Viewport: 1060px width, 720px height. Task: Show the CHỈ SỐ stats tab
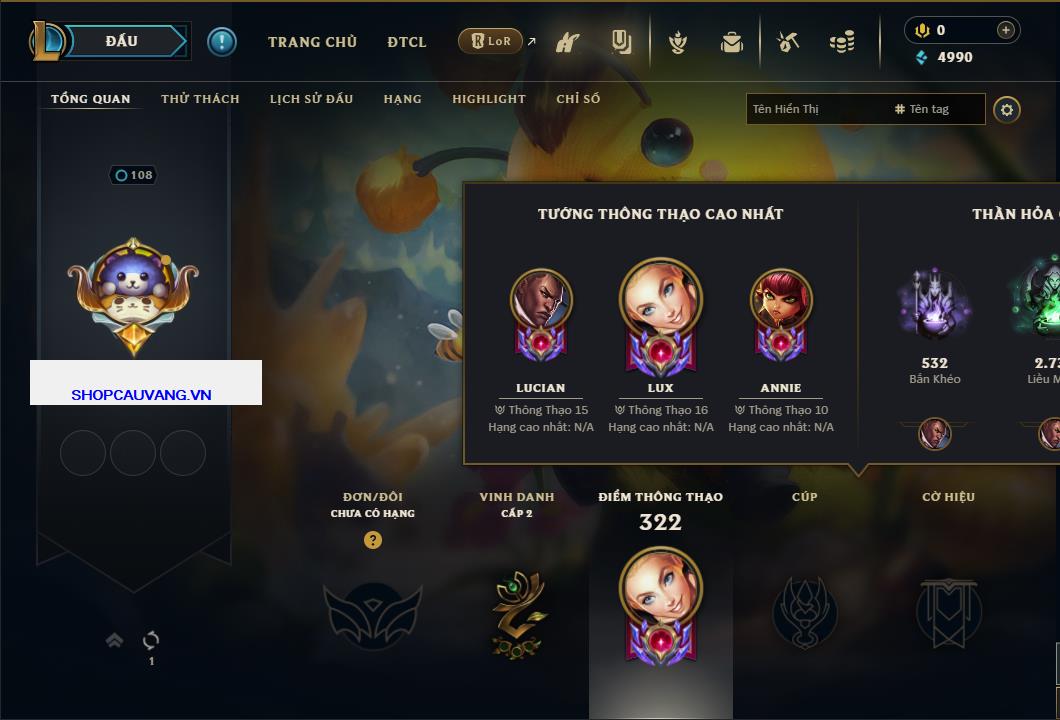578,99
